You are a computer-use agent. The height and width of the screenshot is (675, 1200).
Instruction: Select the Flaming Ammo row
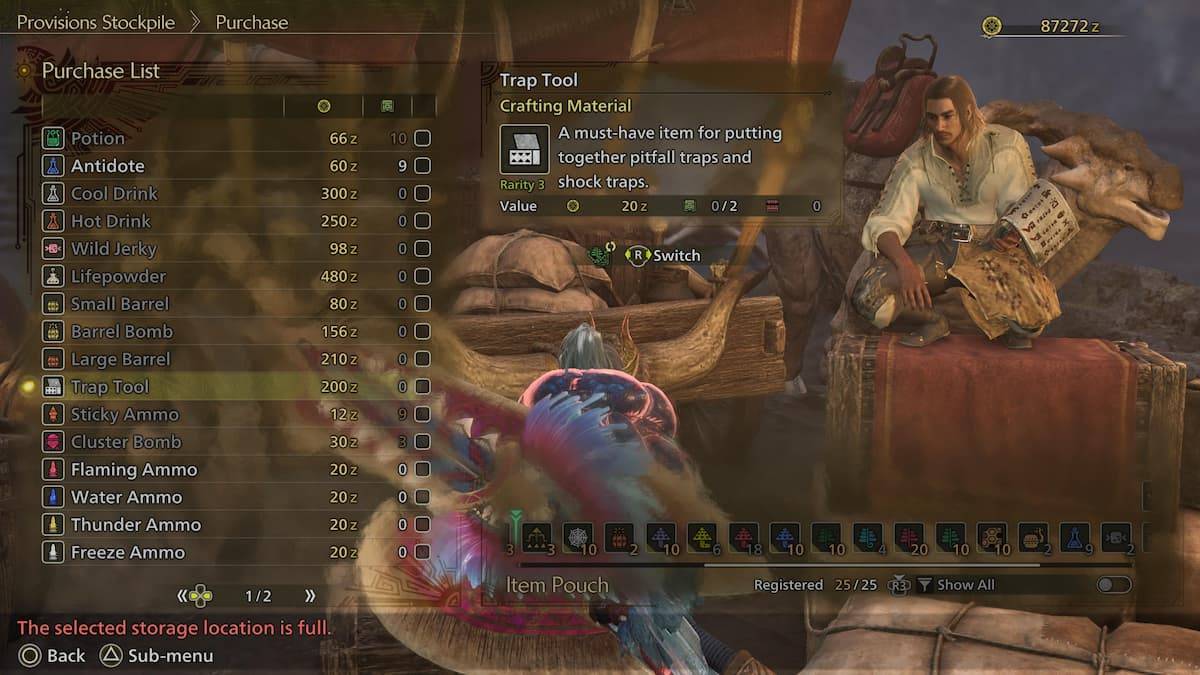(134, 469)
